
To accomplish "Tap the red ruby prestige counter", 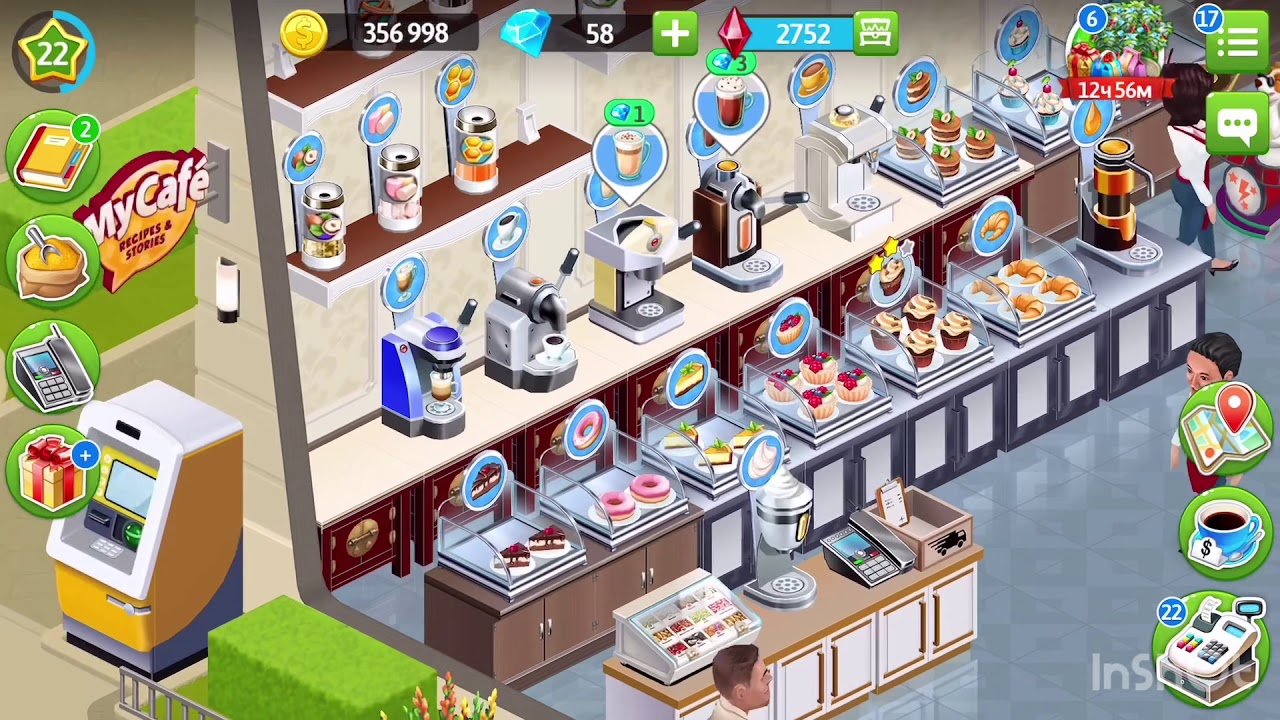I will [x=790, y=34].
